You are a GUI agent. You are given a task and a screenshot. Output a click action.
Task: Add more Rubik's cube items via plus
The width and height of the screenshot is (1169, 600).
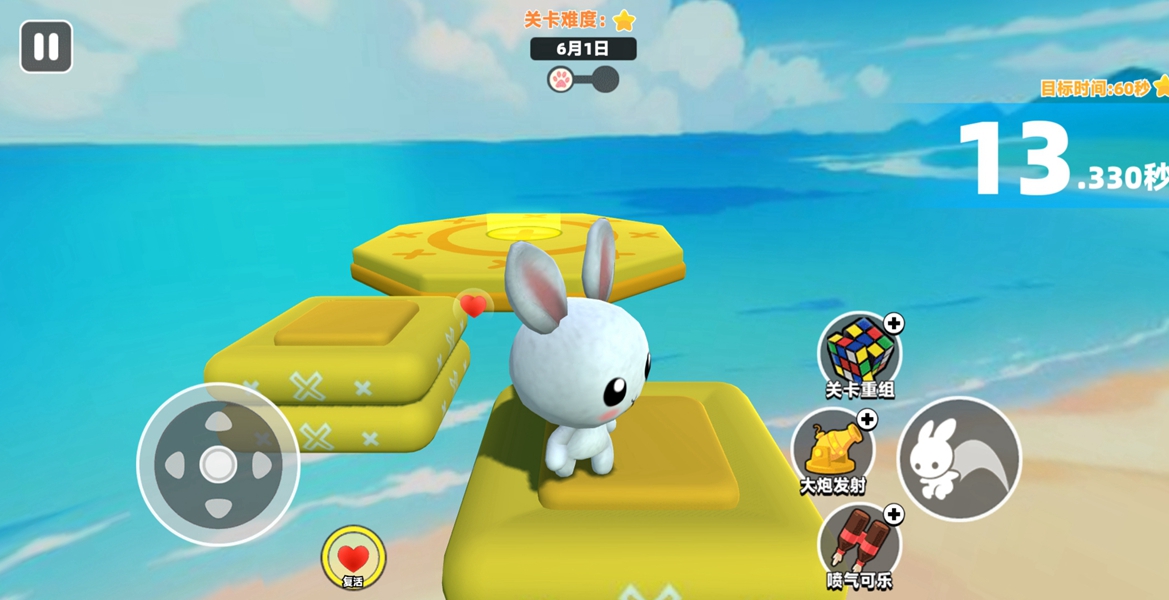click(x=894, y=323)
